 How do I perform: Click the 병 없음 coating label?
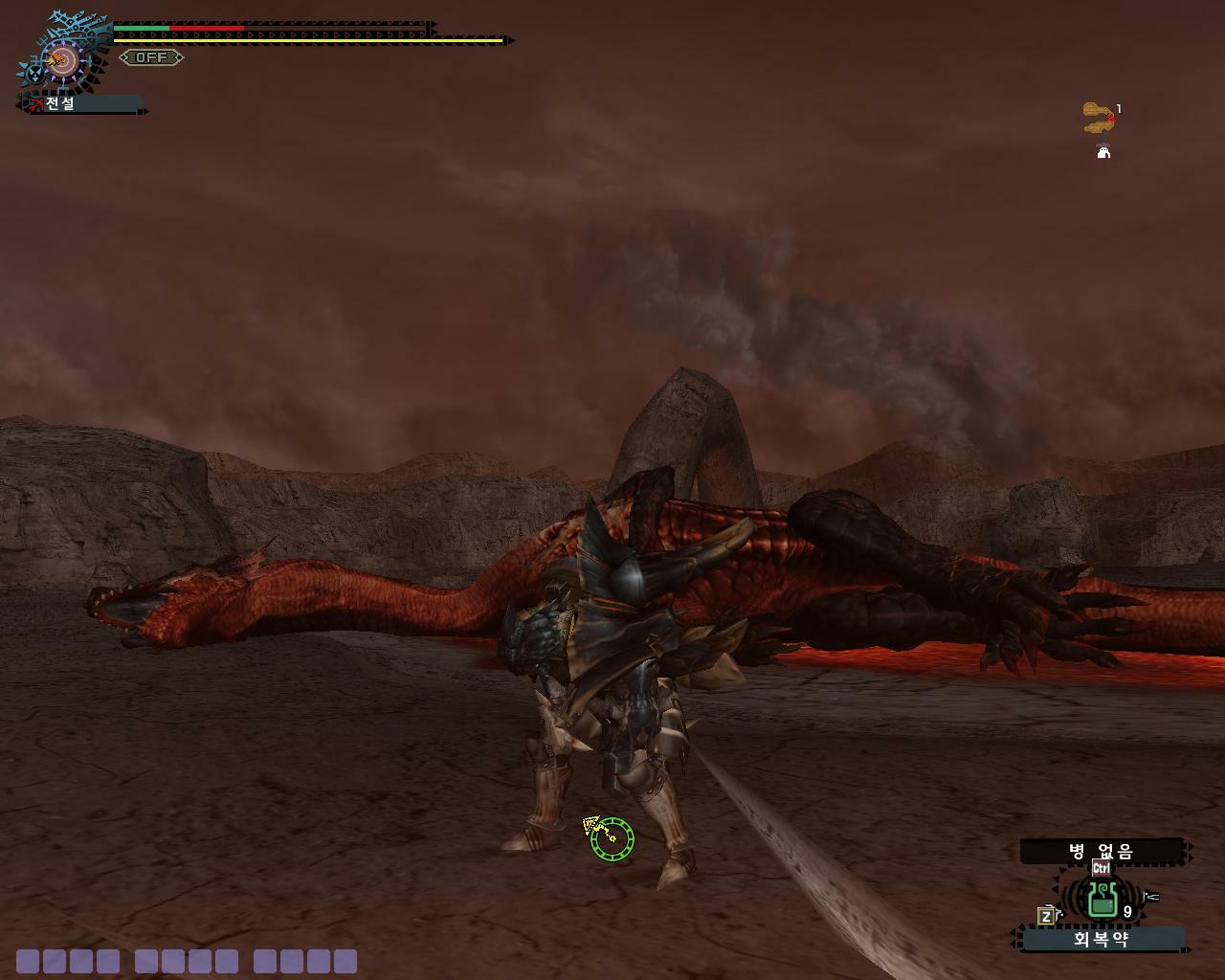(1102, 851)
